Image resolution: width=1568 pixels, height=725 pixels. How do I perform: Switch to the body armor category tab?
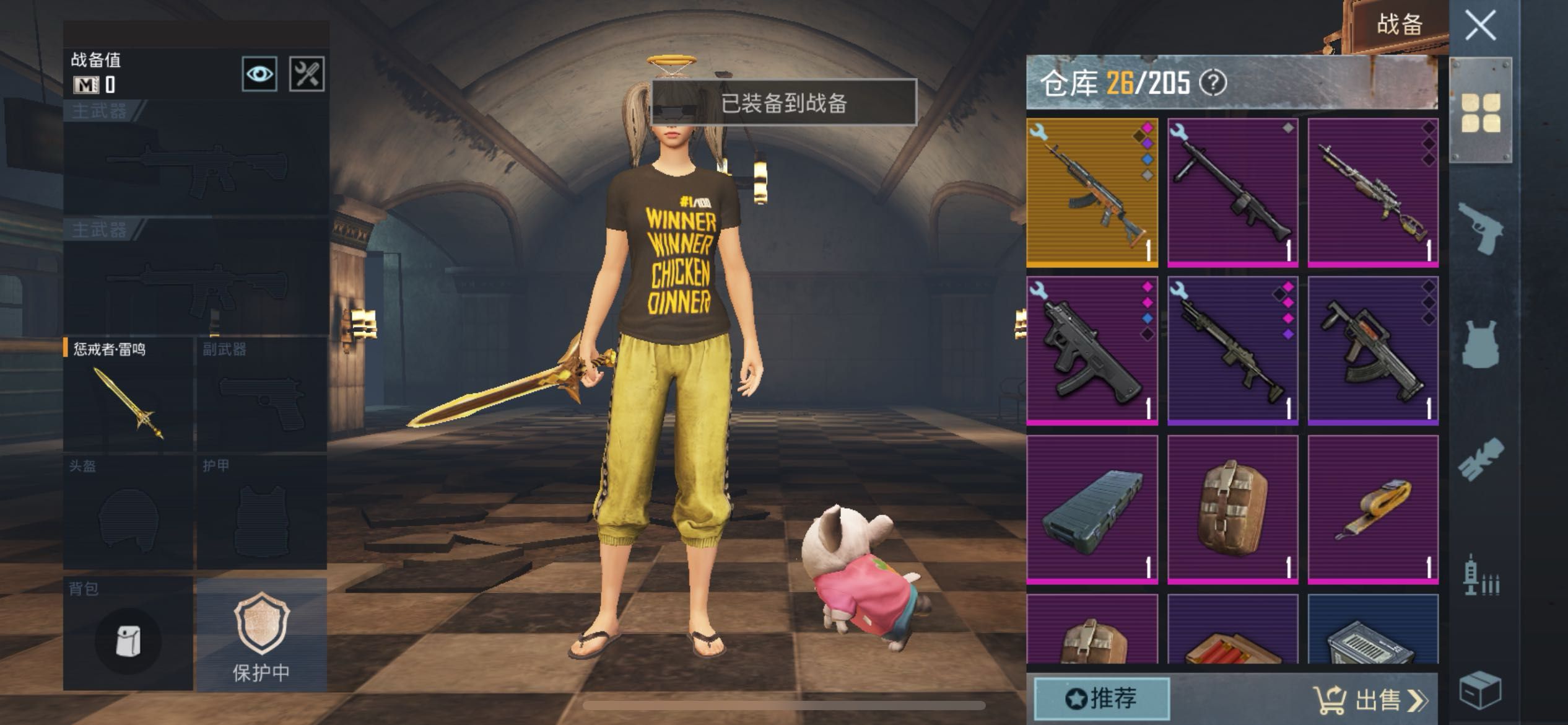click(x=1481, y=345)
